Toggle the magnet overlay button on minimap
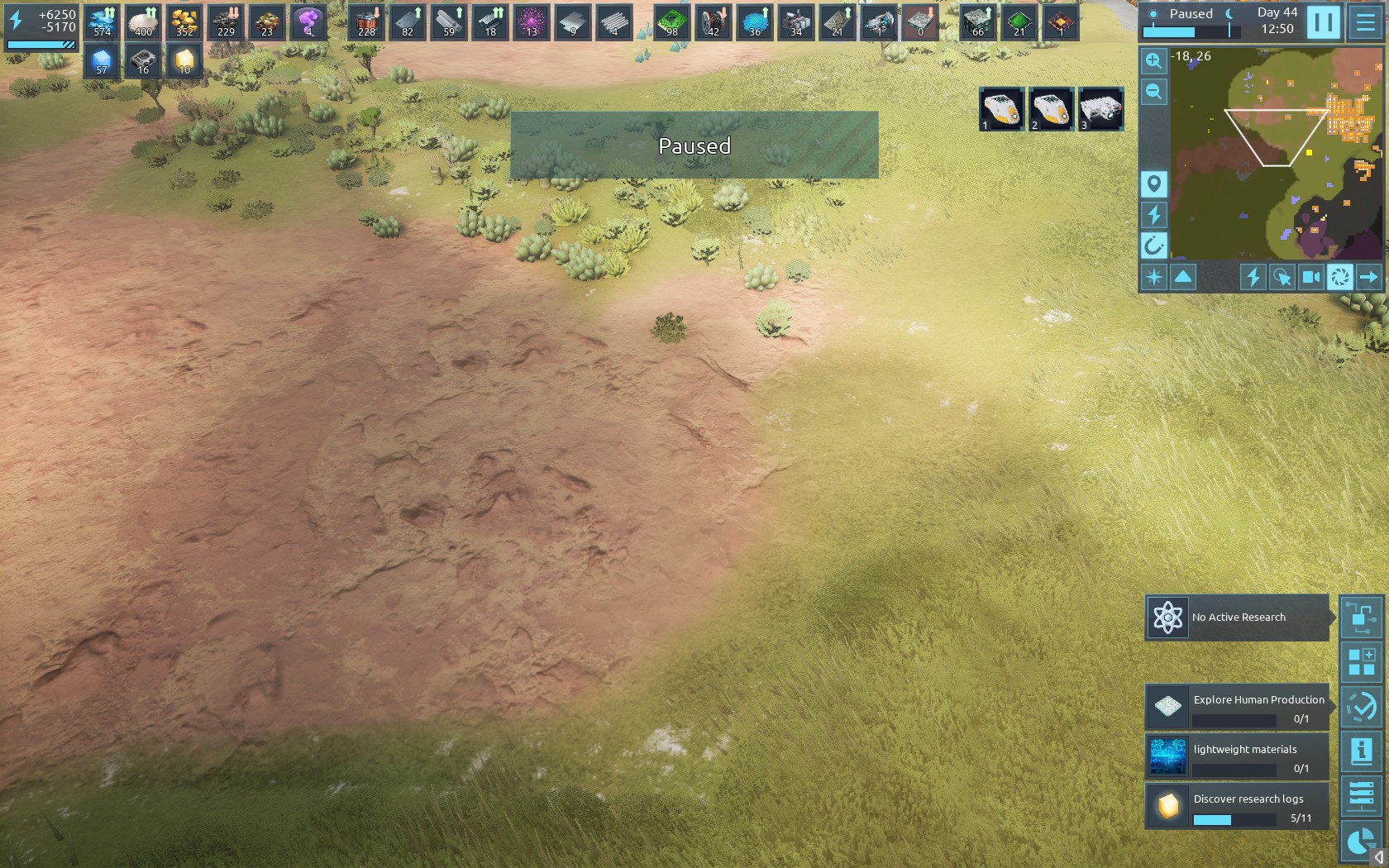This screenshot has height=868, width=1389. pyautogui.click(x=1153, y=246)
